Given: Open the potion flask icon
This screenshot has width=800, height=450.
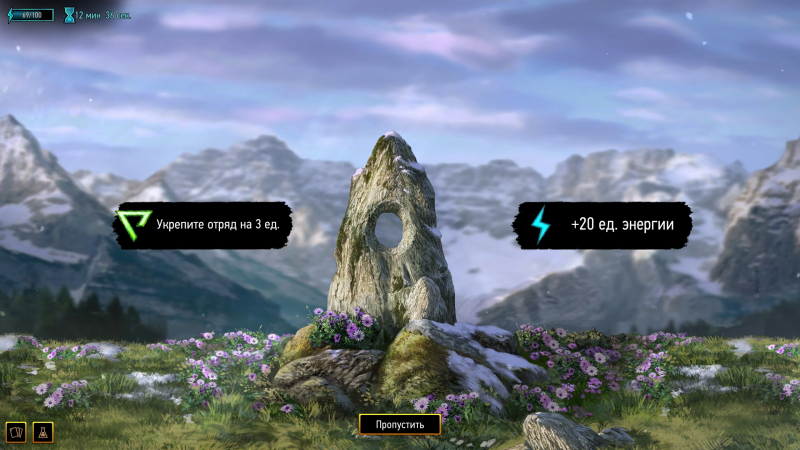Looking at the screenshot, I should pos(43,432).
